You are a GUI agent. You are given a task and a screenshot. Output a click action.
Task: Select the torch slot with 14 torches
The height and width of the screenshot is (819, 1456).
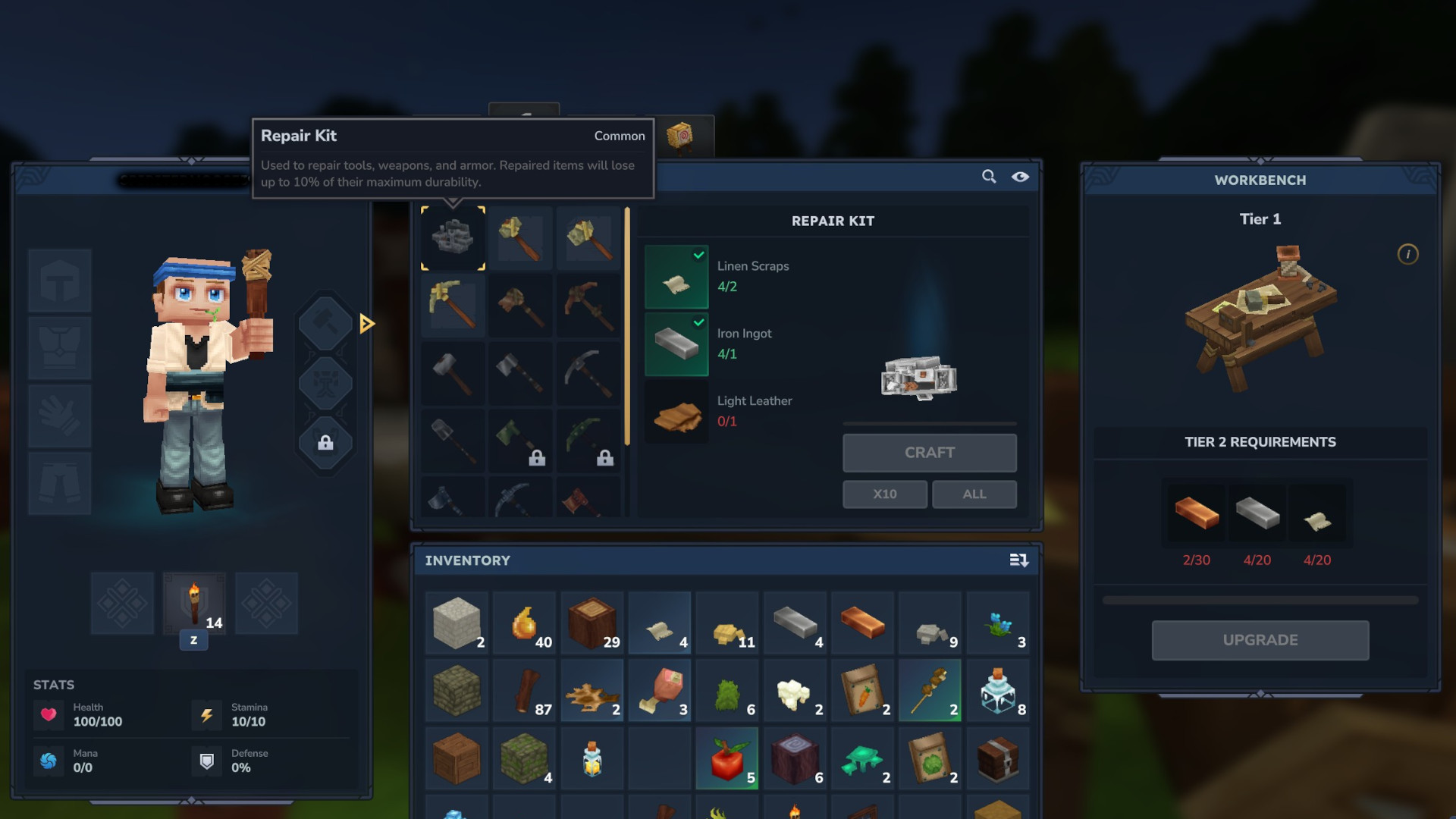tap(194, 604)
